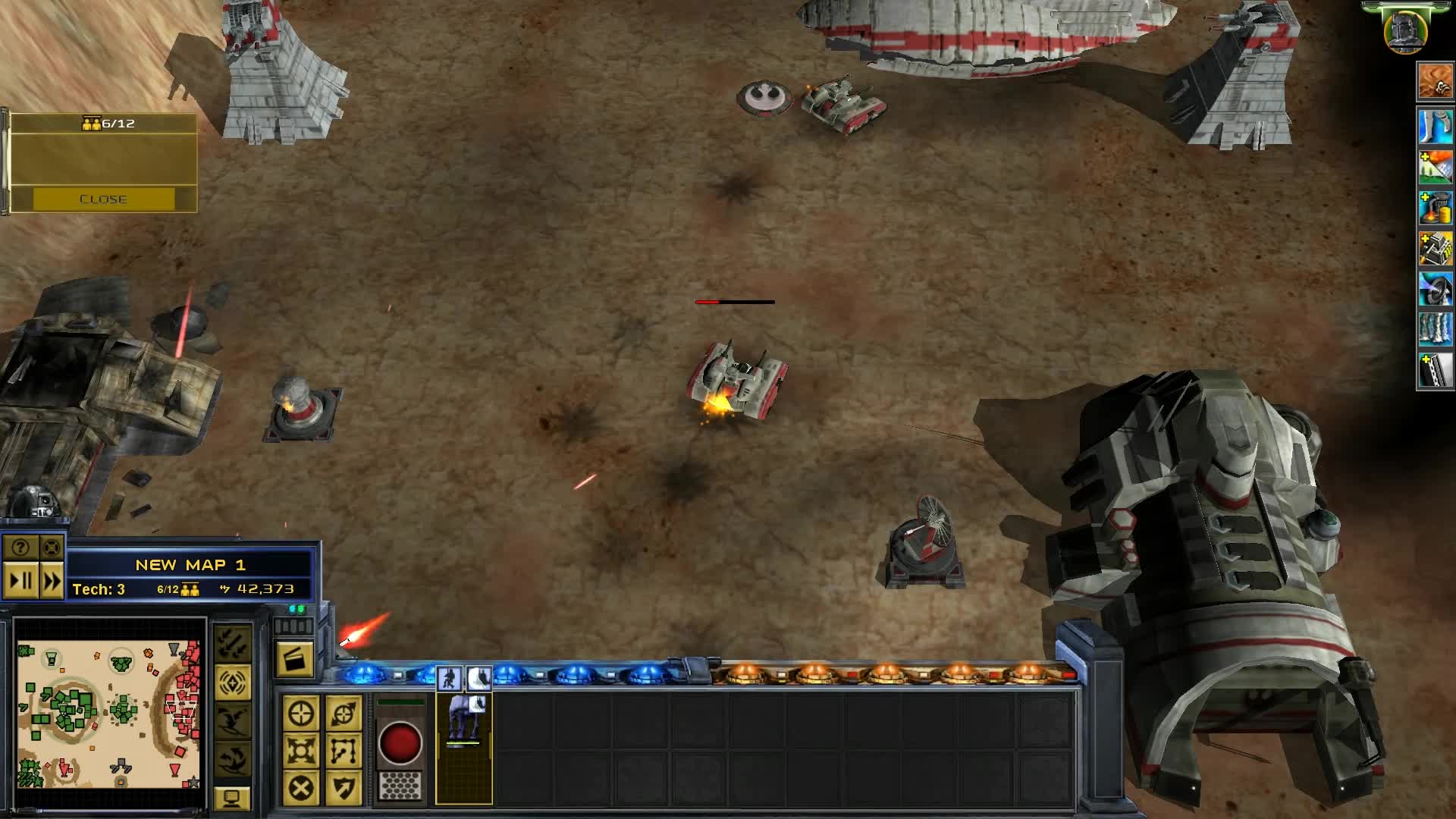
Task: Open the cinematic camera clapperboard icon
Action: click(296, 657)
